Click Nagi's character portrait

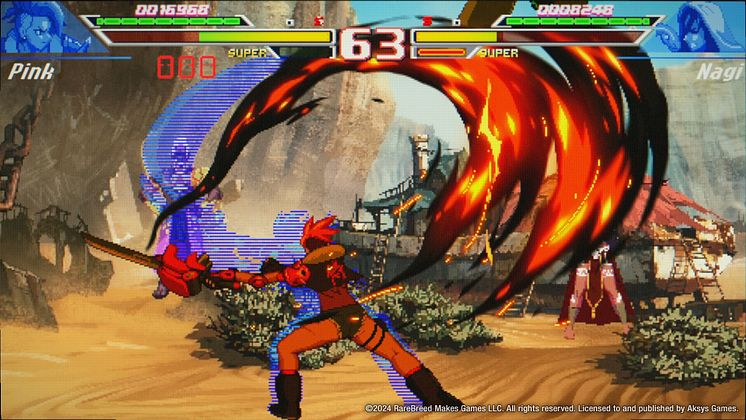704,27
